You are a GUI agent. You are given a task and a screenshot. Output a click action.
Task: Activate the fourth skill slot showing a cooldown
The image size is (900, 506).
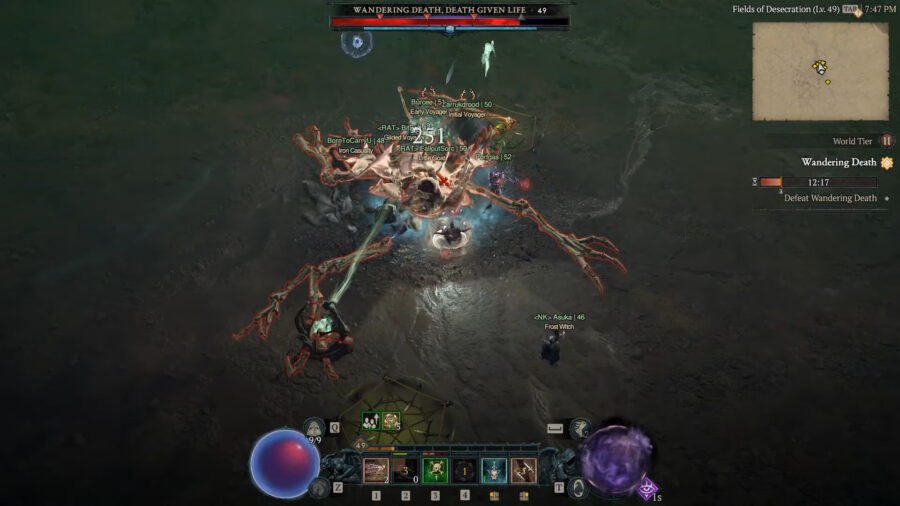pyautogui.click(x=465, y=470)
